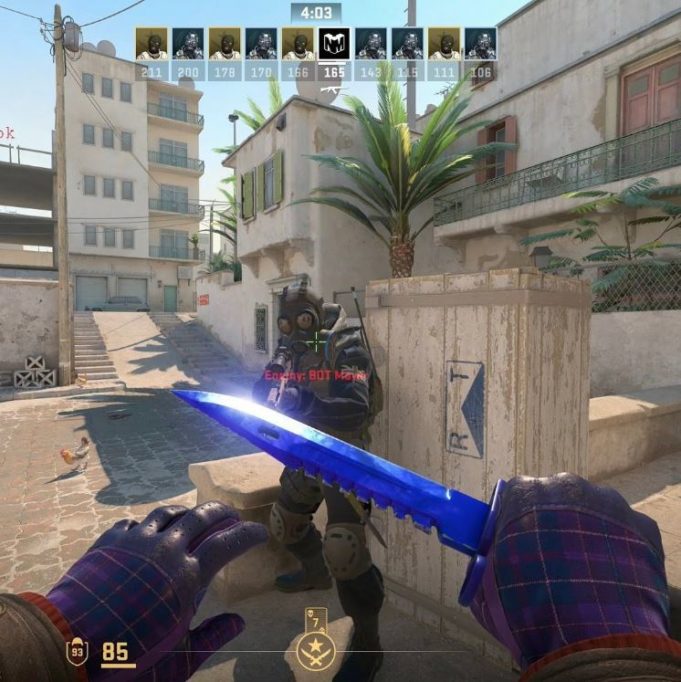Pick the player avatar scoring 111

pos(444,44)
